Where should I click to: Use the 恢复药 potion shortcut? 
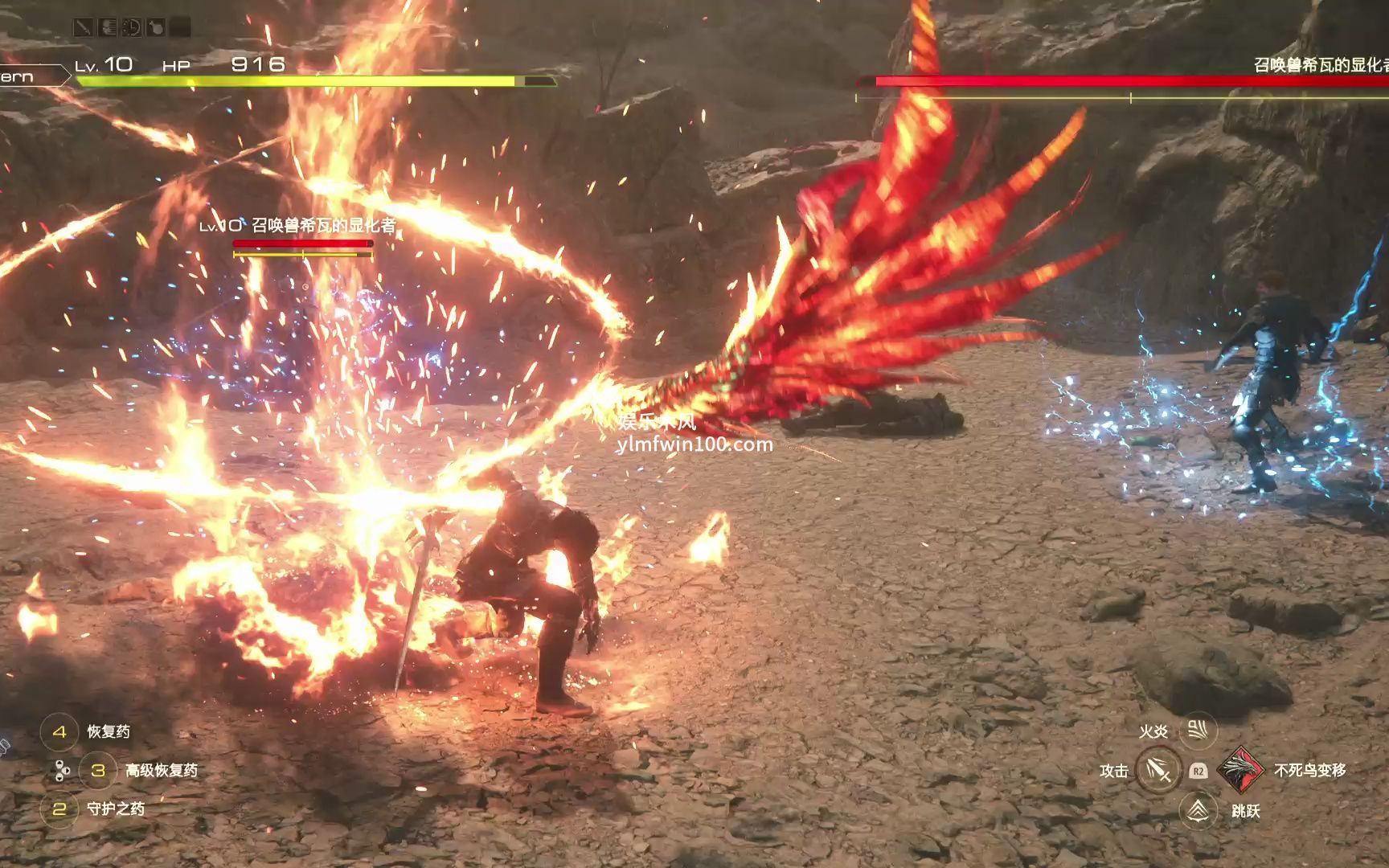59,732
